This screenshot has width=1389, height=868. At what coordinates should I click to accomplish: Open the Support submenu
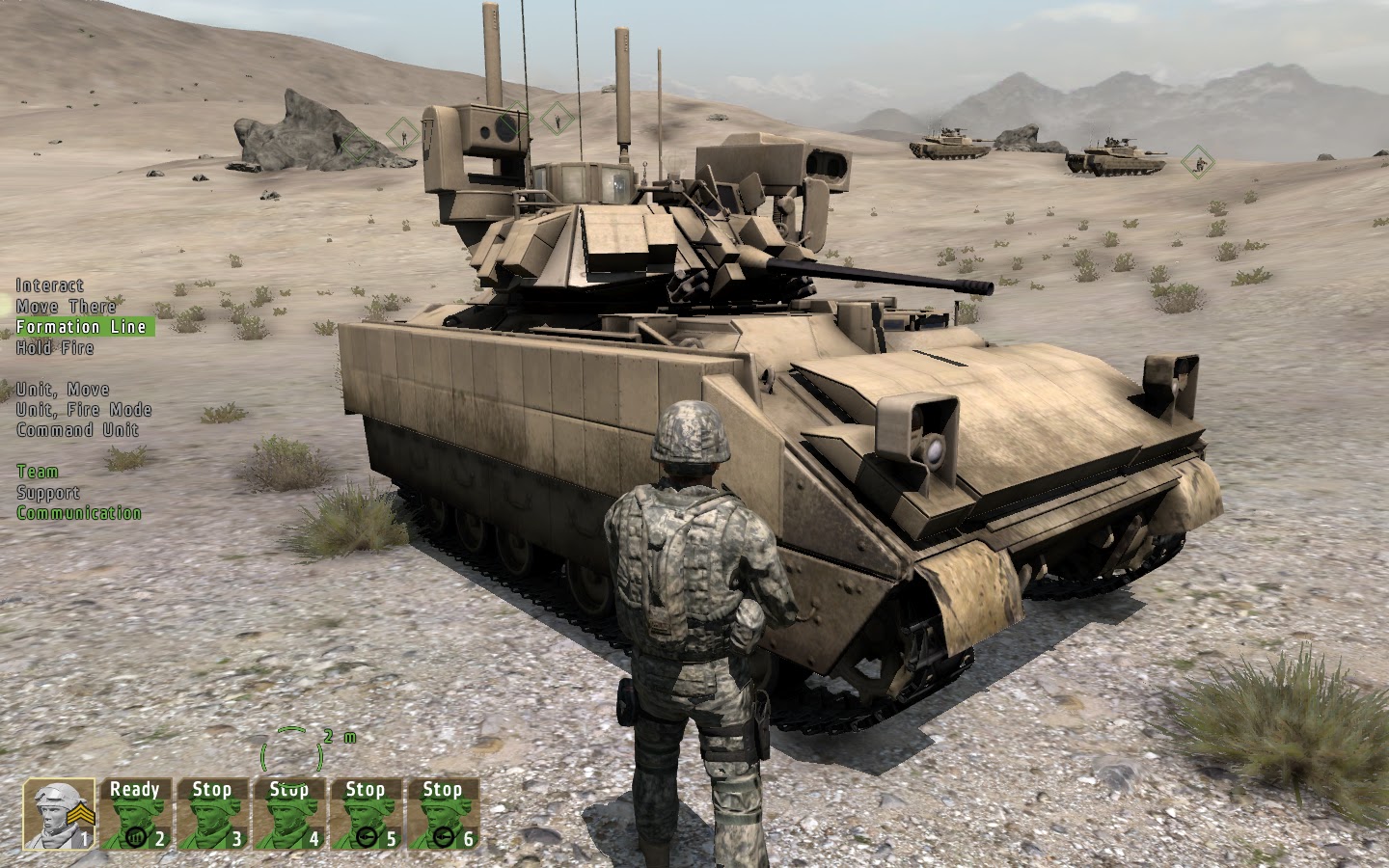click(46, 492)
